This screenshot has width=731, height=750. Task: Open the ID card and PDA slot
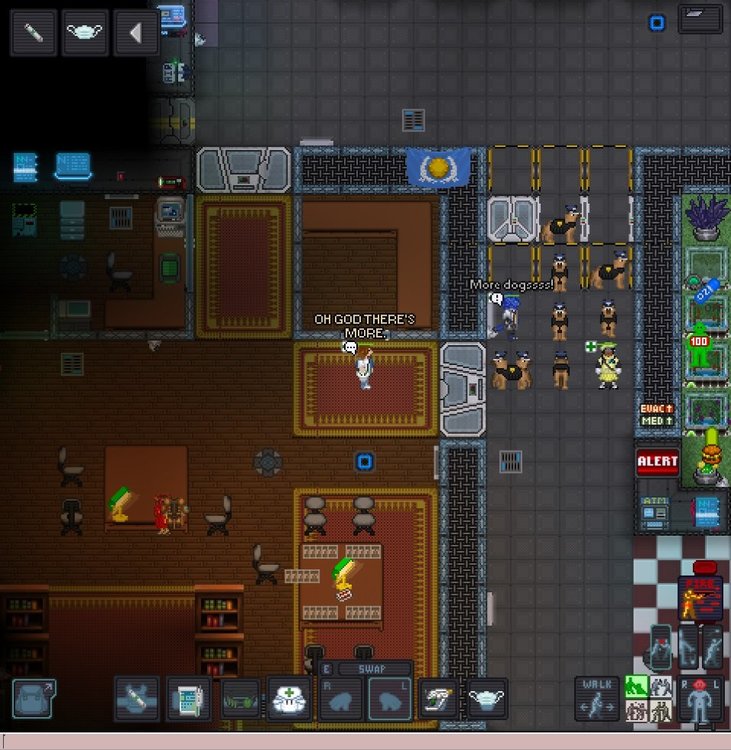[187, 698]
